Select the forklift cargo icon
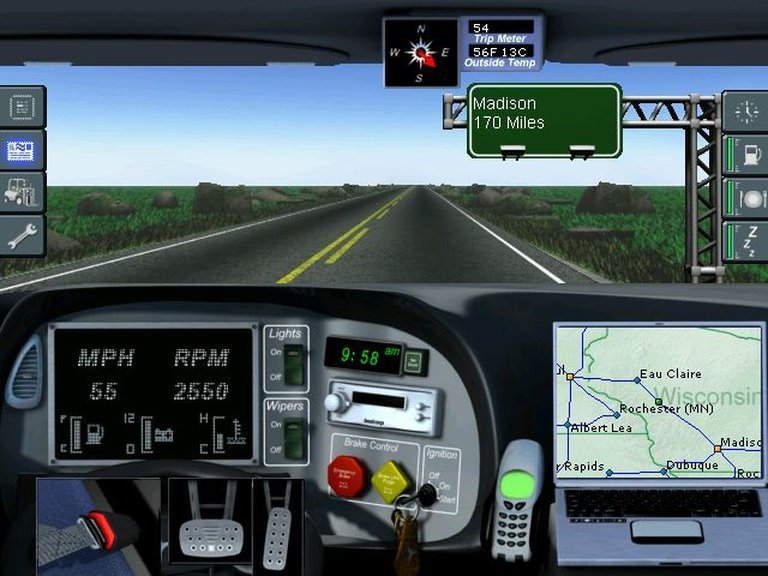Image resolution: width=768 pixels, height=576 pixels. pyautogui.click(x=22, y=192)
